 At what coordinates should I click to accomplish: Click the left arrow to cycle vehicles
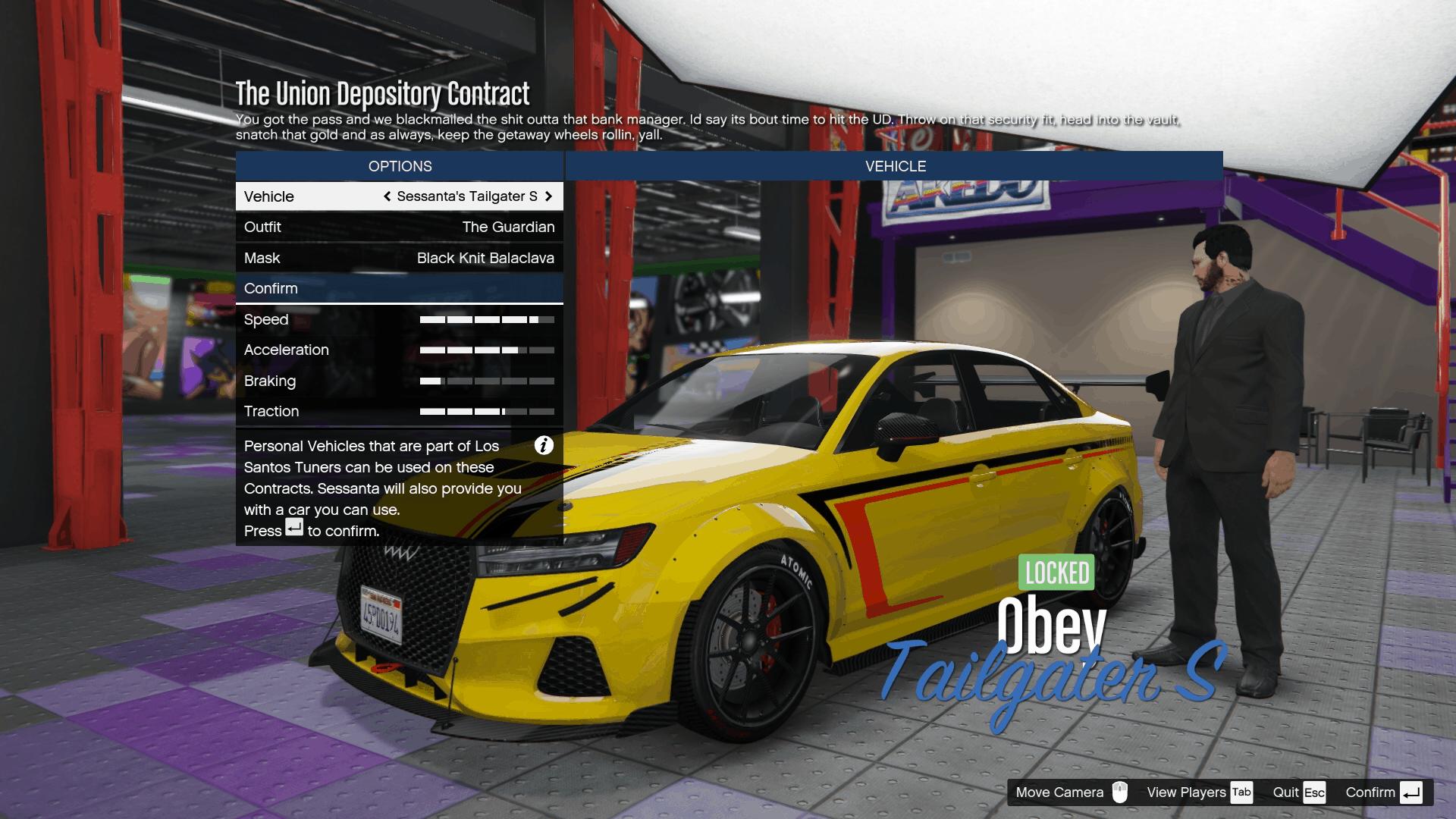pos(386,196)
